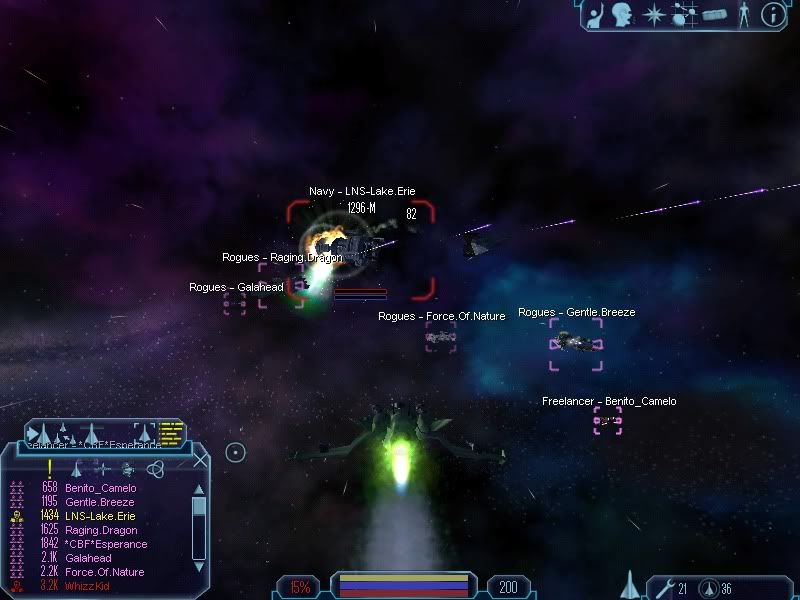Show important contacts with exclamation filter
This screenshot has height=600, width=800.
coord(50,467)
